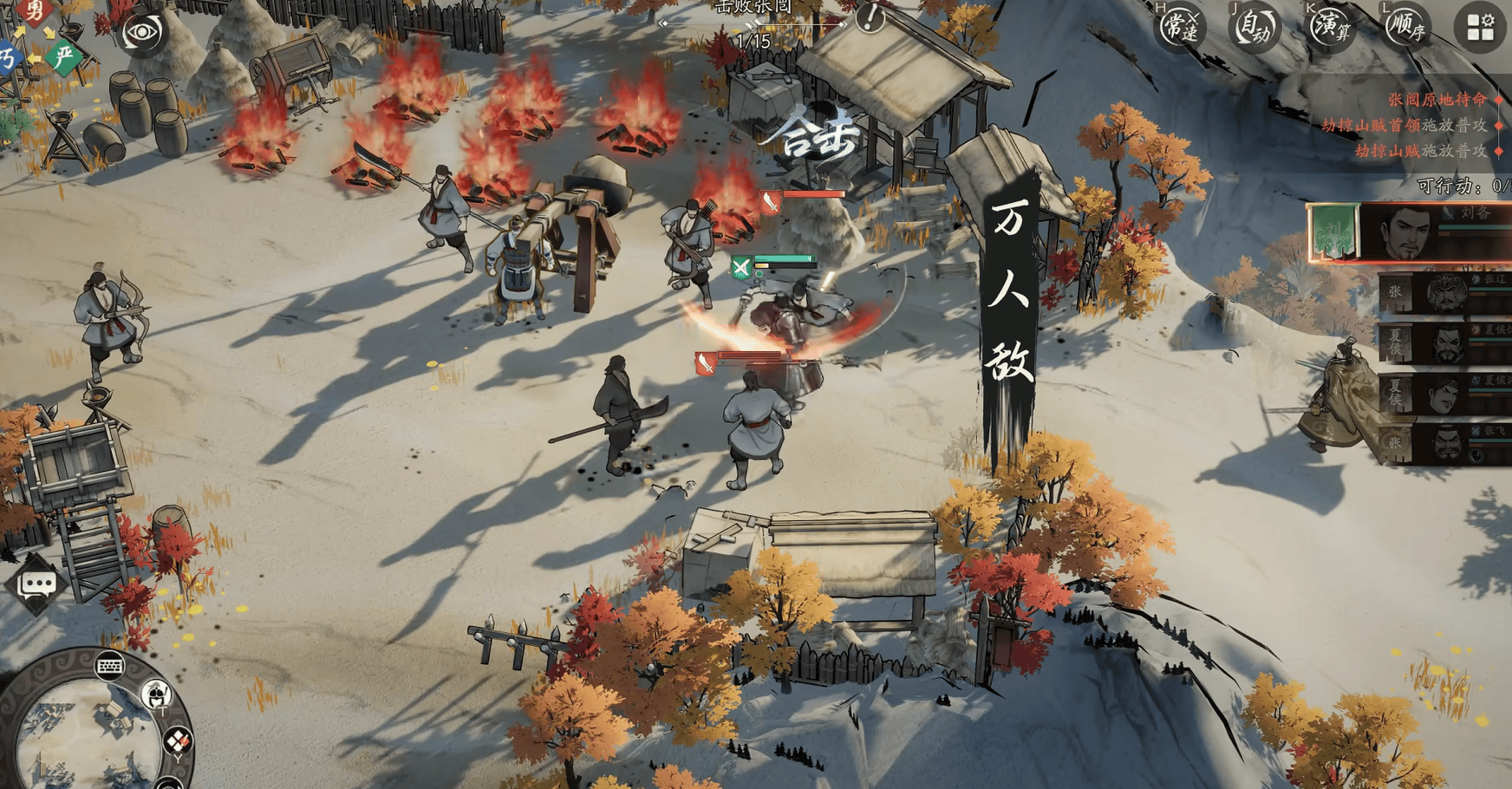
Task: Select the 张辽 unit card
Action: [x=1444, y=293]
